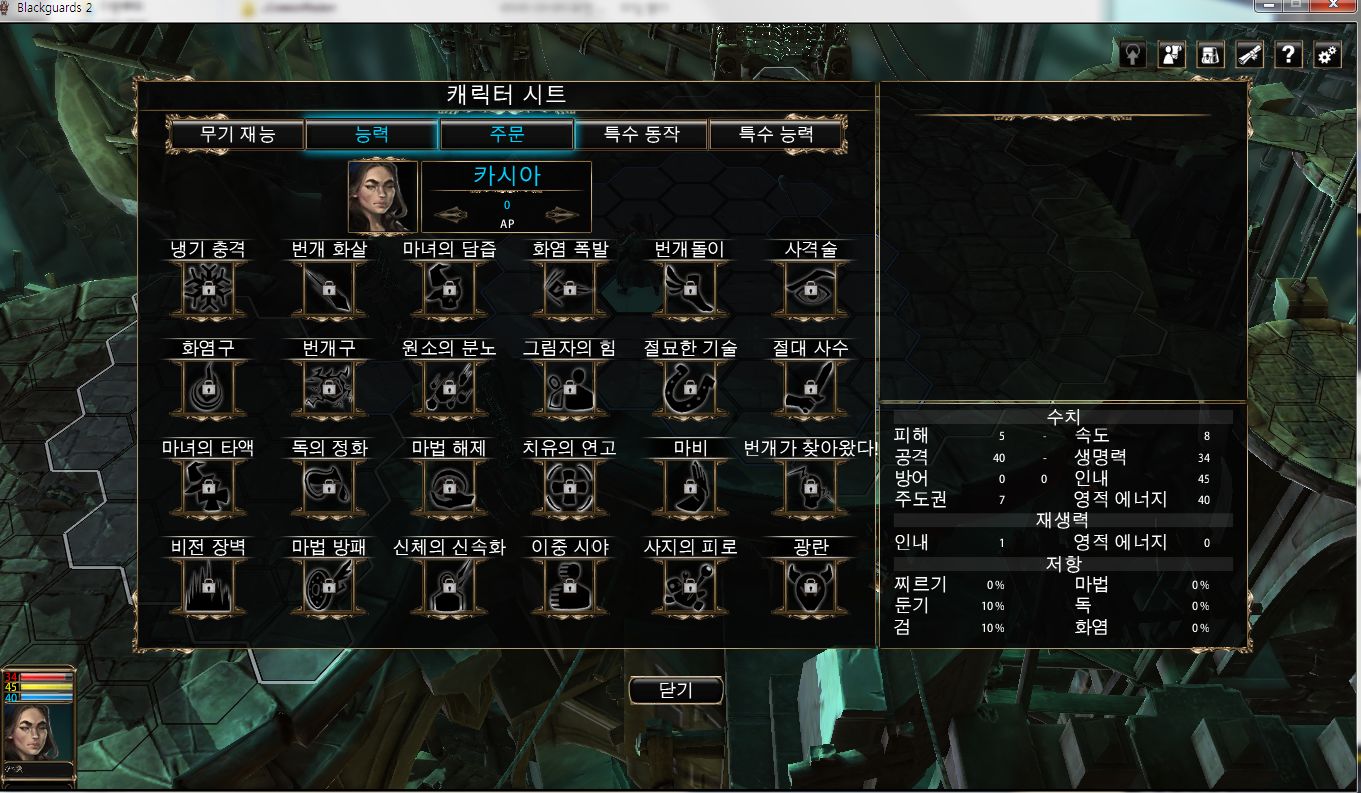Switch to the 무기 재능 tab
Viewport: 1361px width, 793px height.
237,135
